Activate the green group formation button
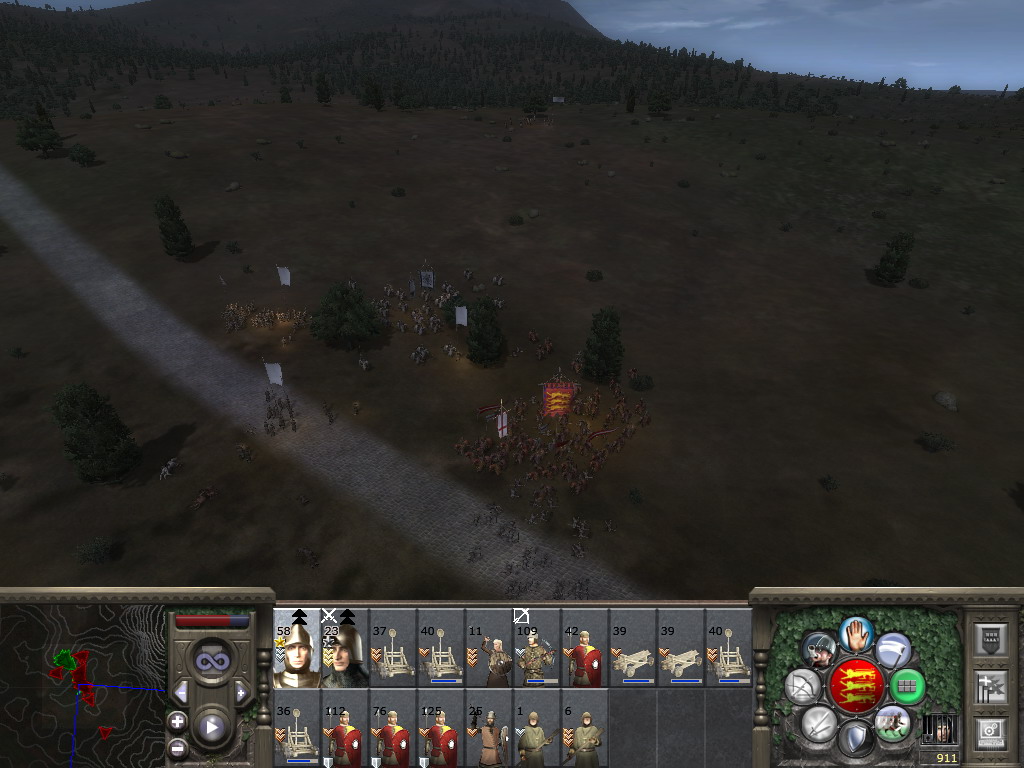The image size is (1024, 768). click(x=907, y=687)
